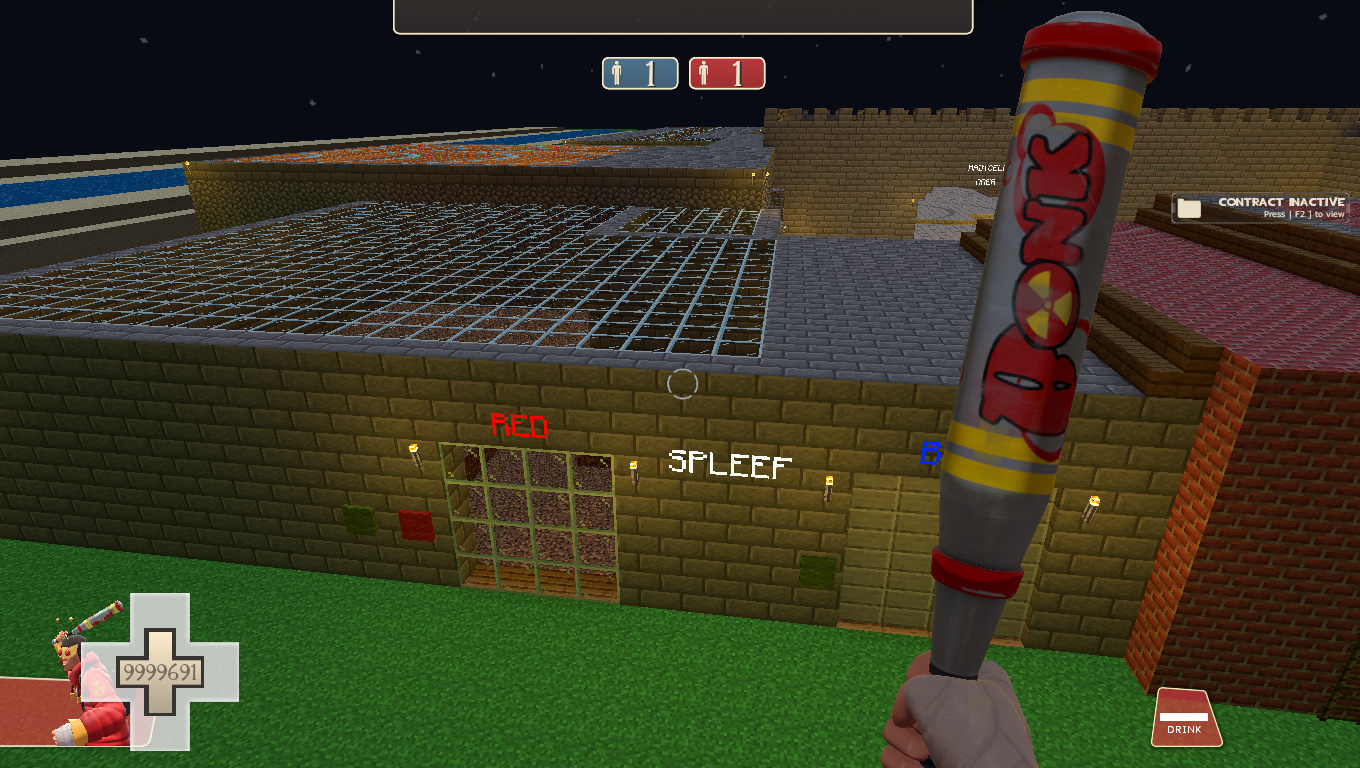
Task: Click the crosshair circle at screen center
Action: 683,383
